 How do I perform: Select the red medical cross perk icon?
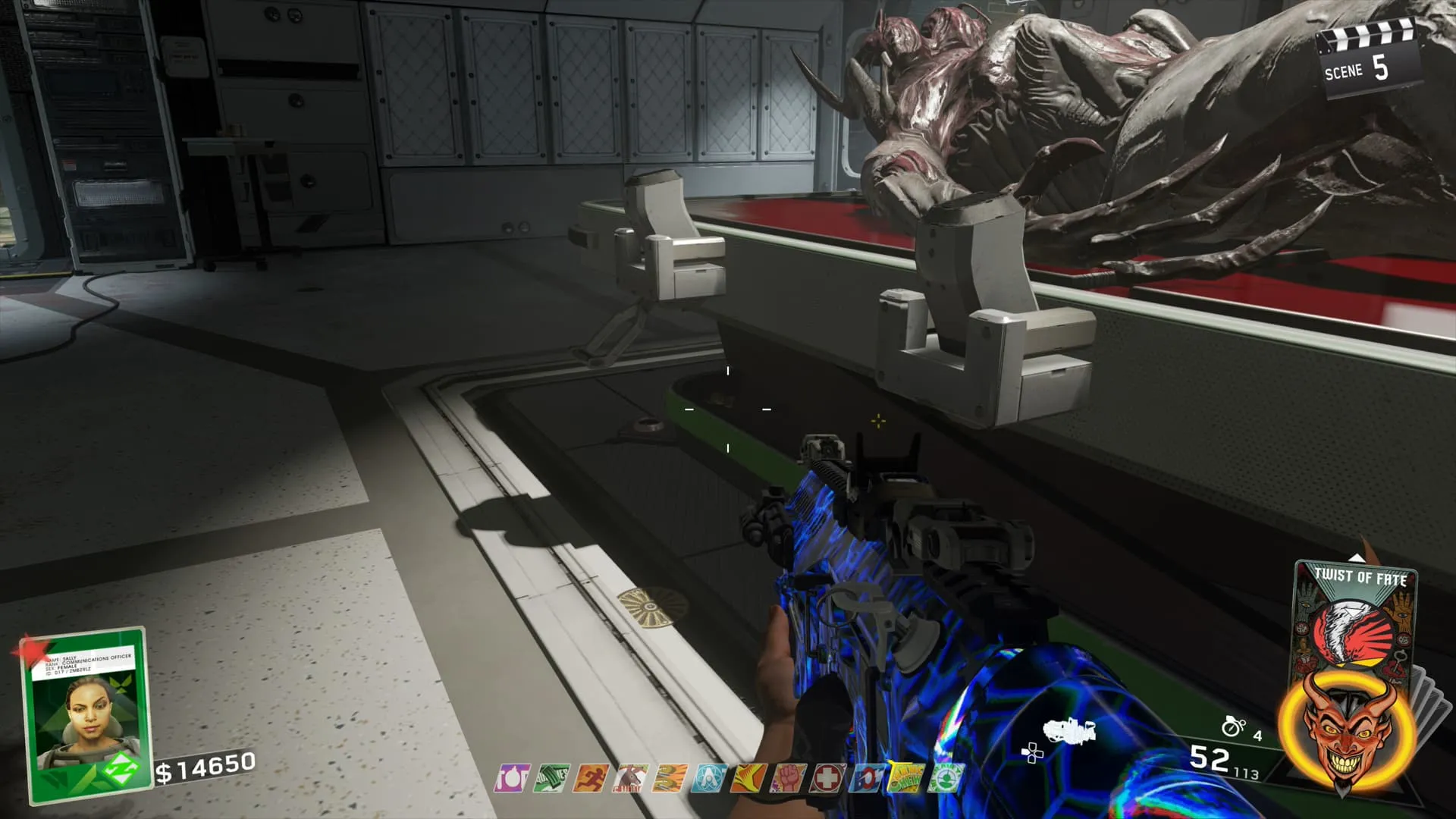click(827, 778)
